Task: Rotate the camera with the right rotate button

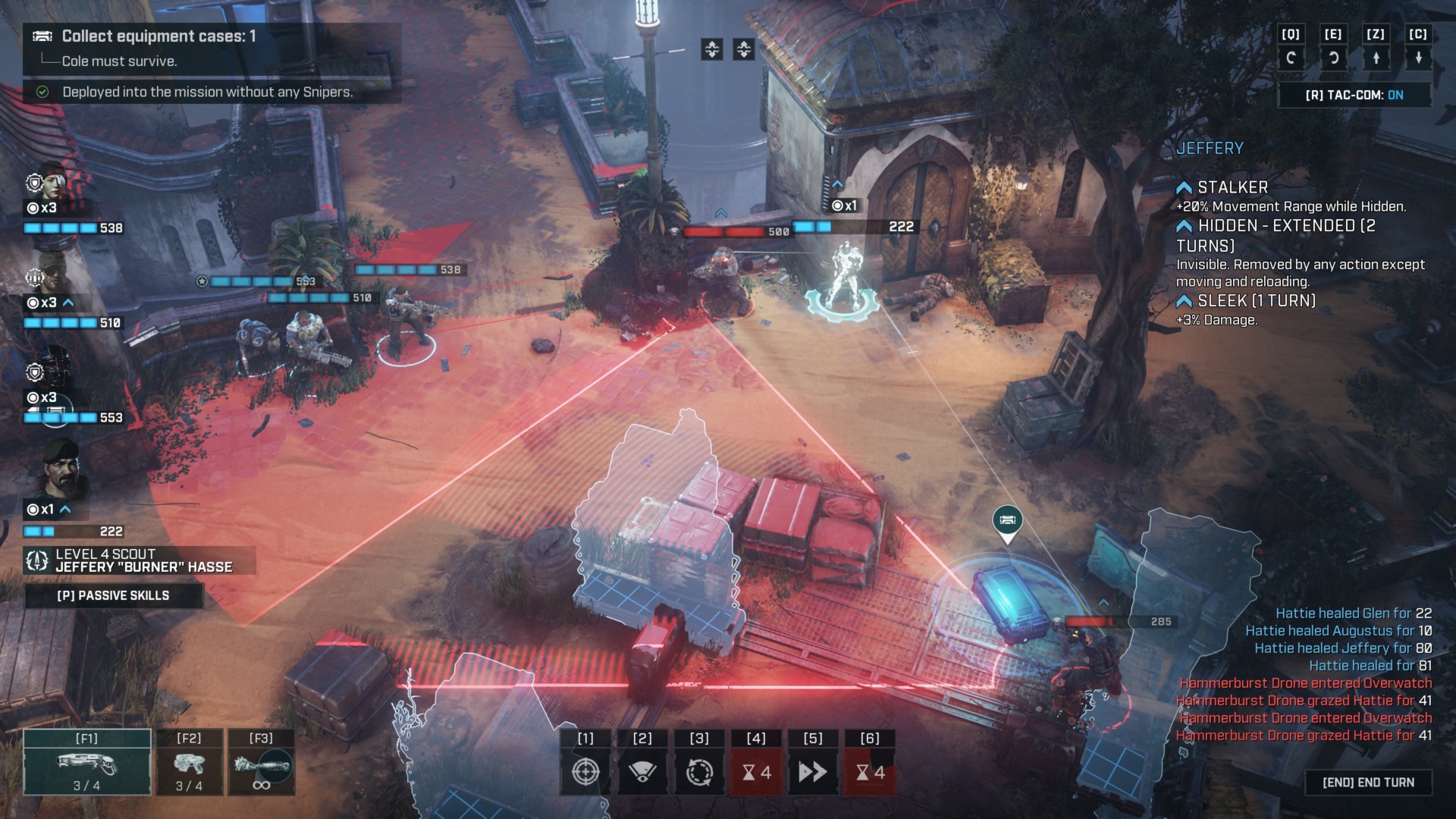Action: point(1333,58)
